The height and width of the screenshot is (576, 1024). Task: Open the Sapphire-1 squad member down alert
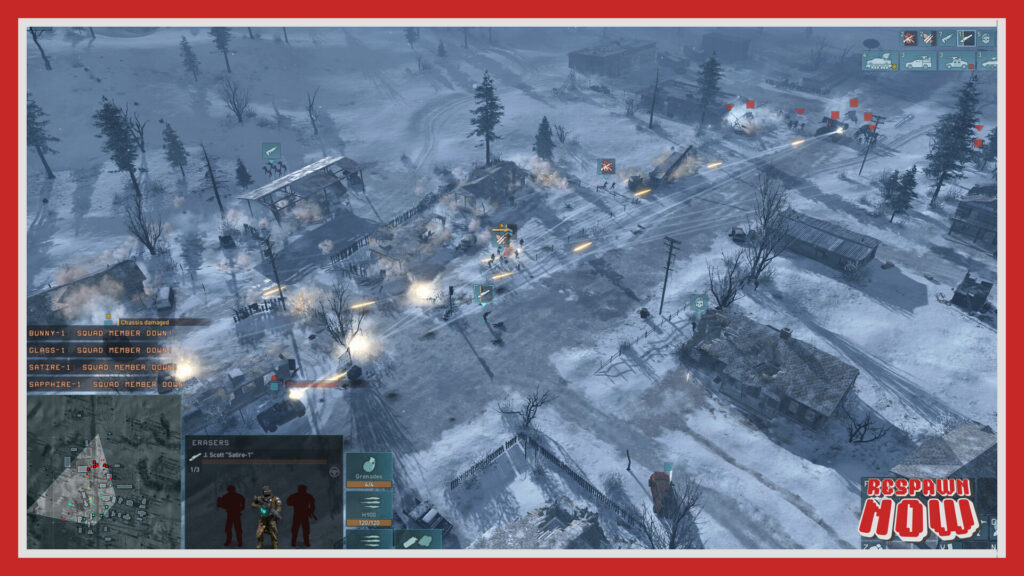[x=105, y=384]
